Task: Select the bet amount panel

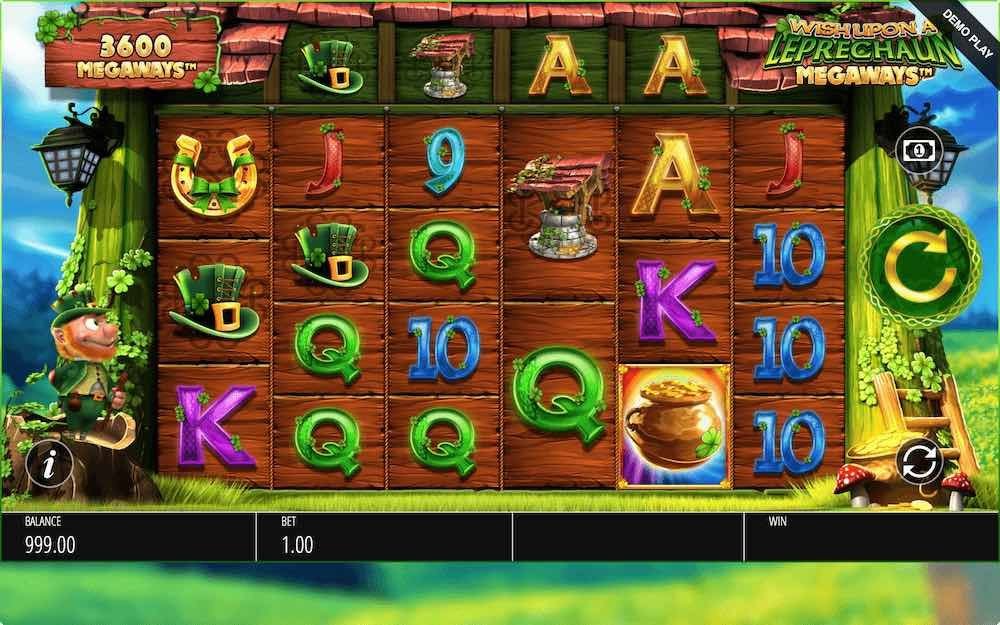Action: [383, 537]
